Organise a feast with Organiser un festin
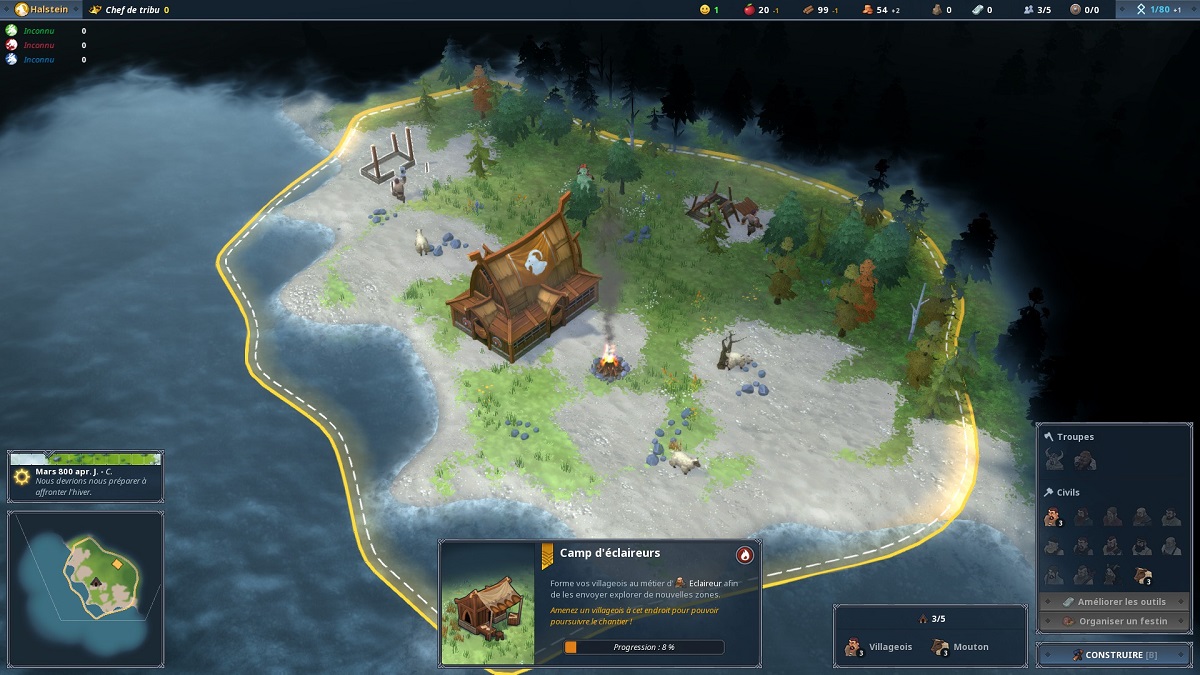The image size is (1200, 675). 1114,620
